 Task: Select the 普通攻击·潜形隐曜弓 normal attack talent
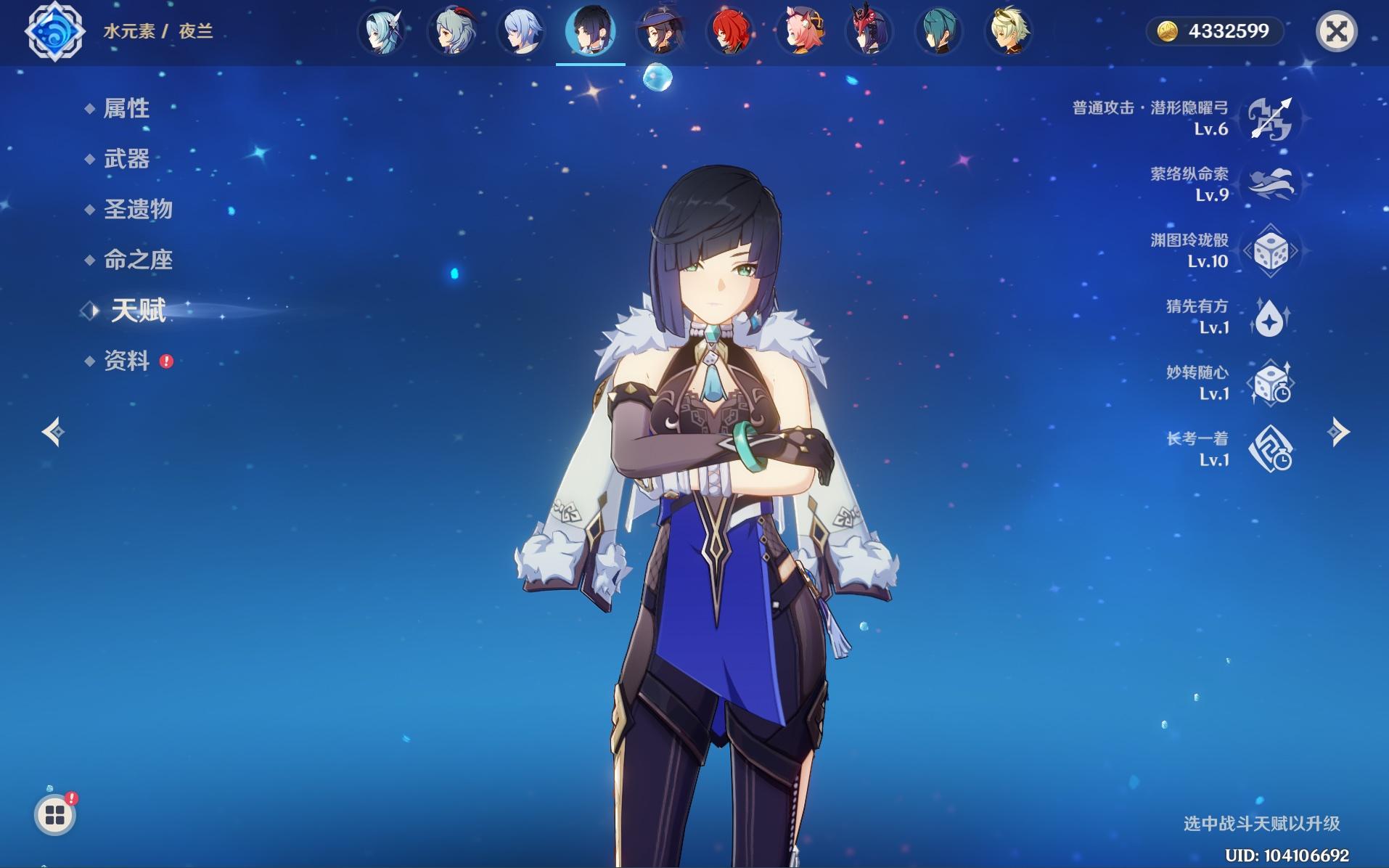click(x=1270, y=118)
